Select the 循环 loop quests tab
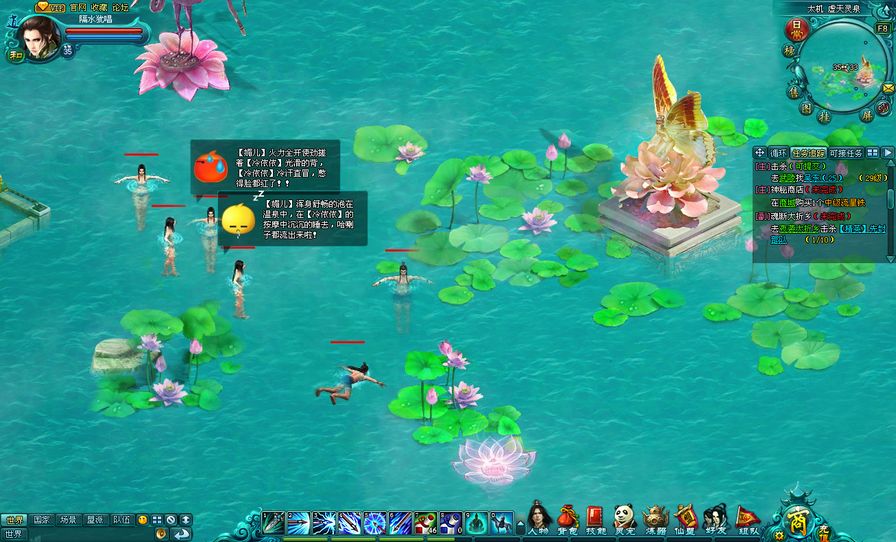The height and width of the screenshot is (542, 896). point(778,153)
